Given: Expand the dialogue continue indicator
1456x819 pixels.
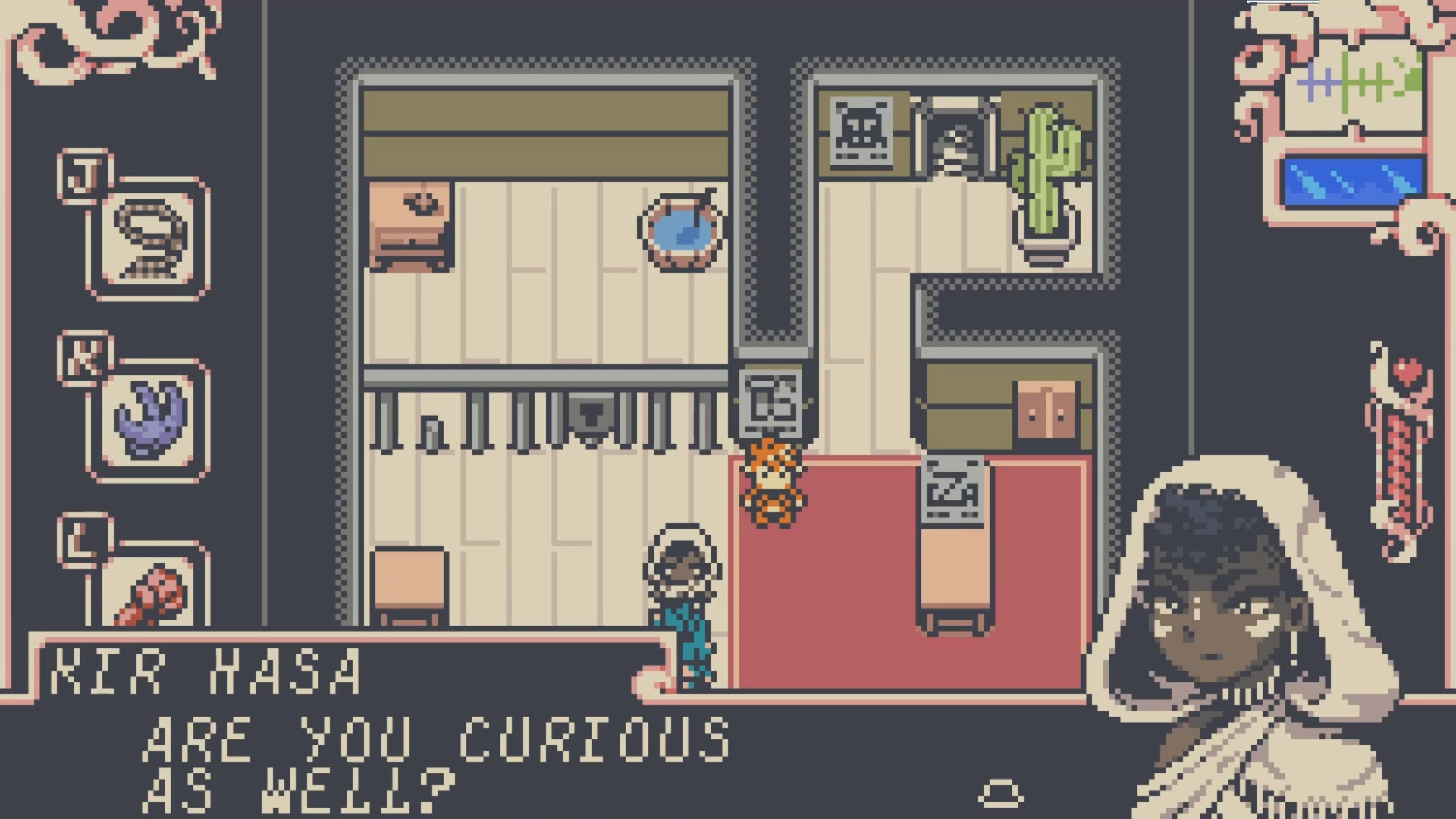Looking at the screenshot, I should [x=1001, y=792].
